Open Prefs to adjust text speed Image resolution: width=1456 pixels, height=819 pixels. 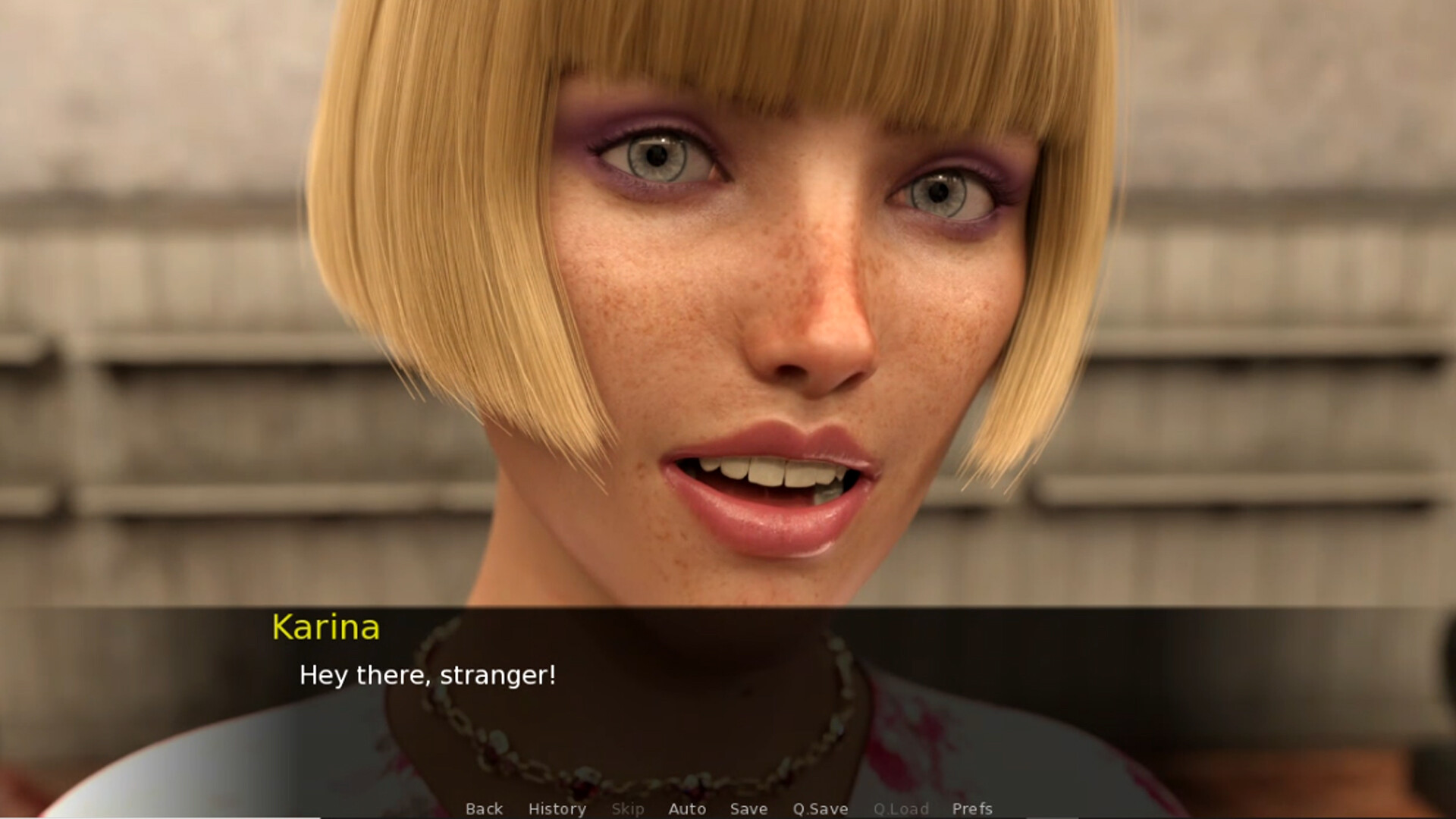pyautogui.click(x=973, y=809)
